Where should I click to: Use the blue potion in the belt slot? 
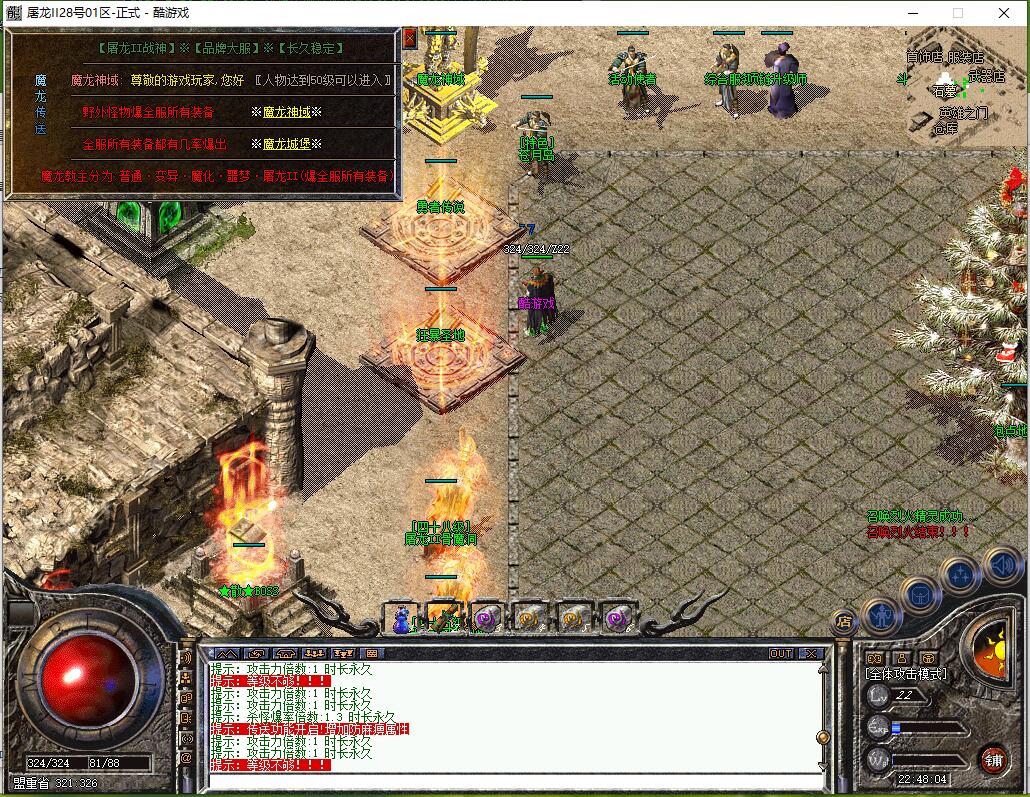(x=401, y=616)
